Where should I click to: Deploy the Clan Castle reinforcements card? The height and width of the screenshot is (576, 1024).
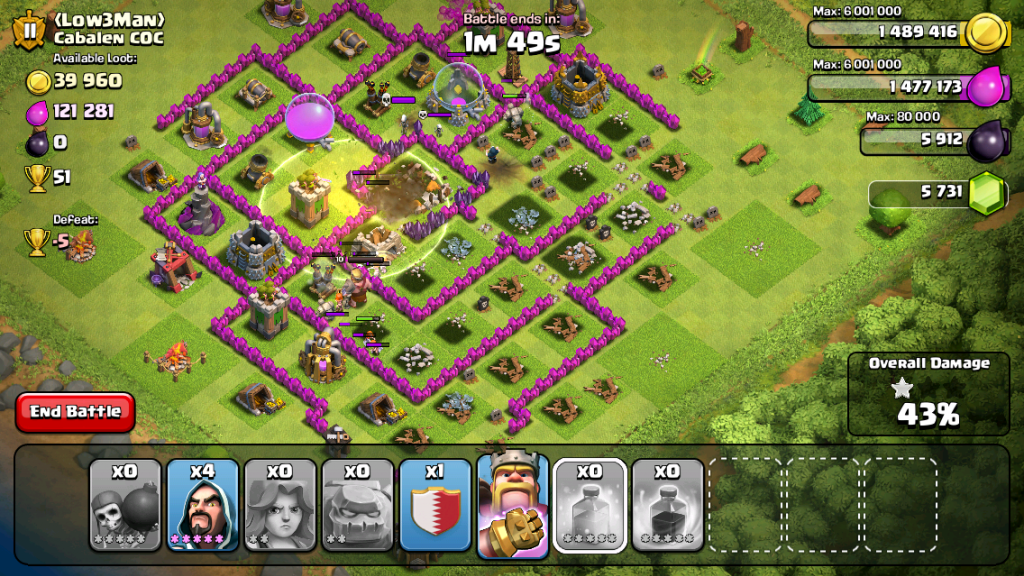click(435, 504)
